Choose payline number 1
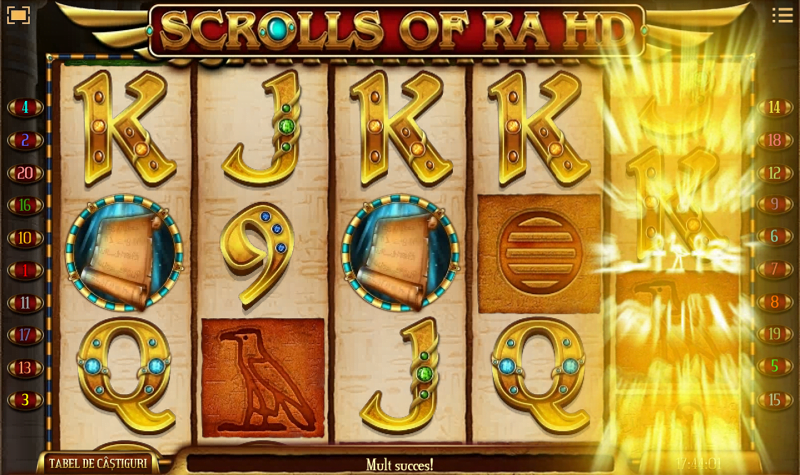800x475 pixels. [24, 270]
